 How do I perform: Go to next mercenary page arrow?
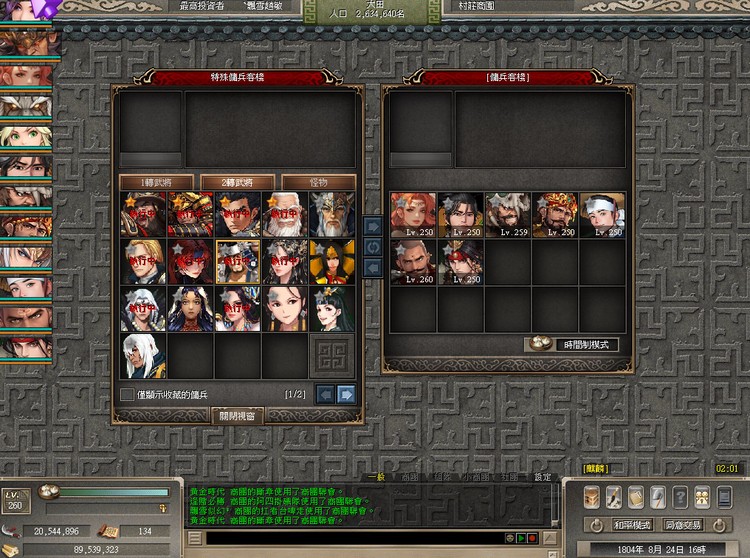point(346,394)
